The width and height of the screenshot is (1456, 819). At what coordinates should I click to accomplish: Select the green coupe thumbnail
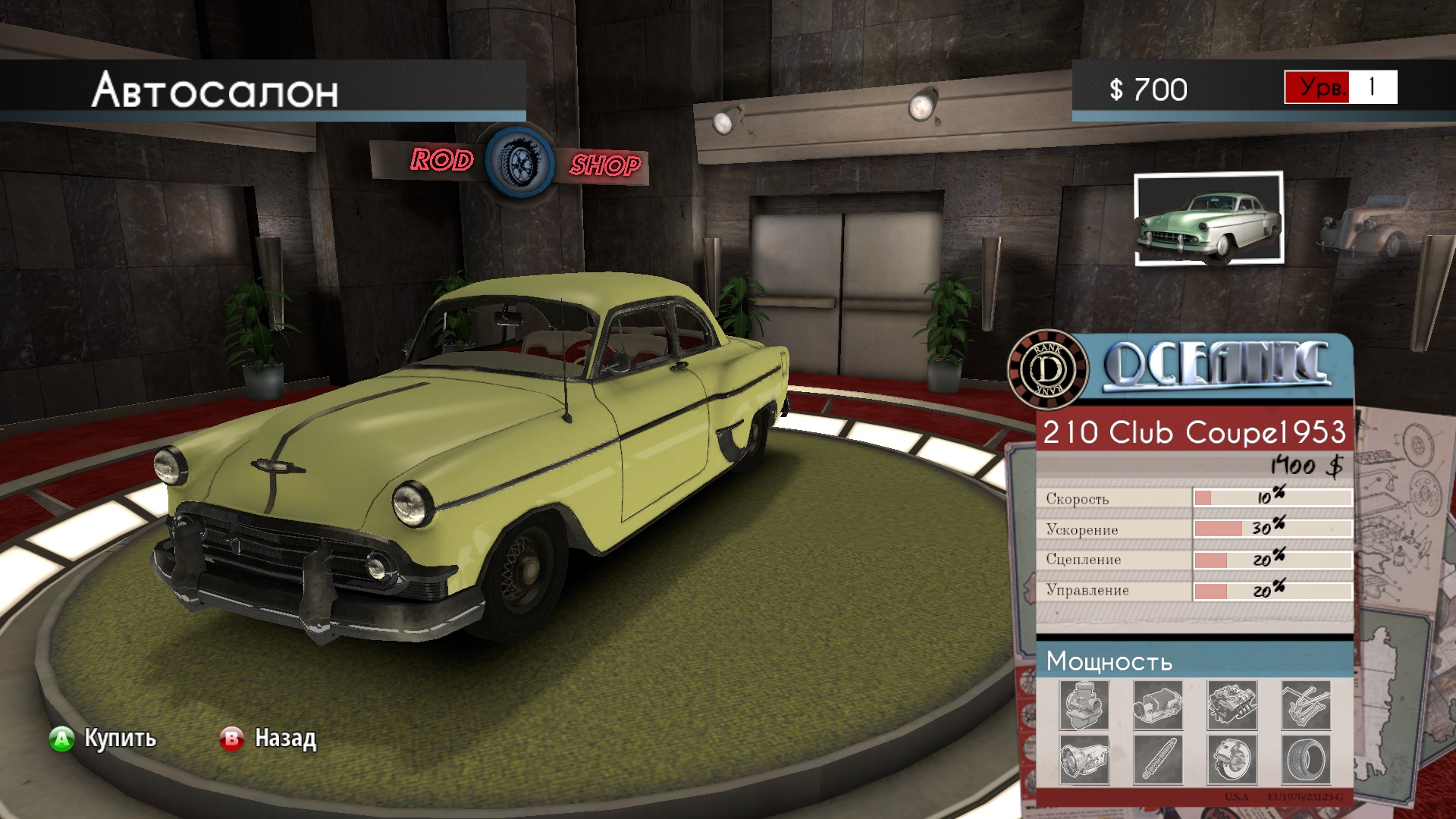[1209, 218]
